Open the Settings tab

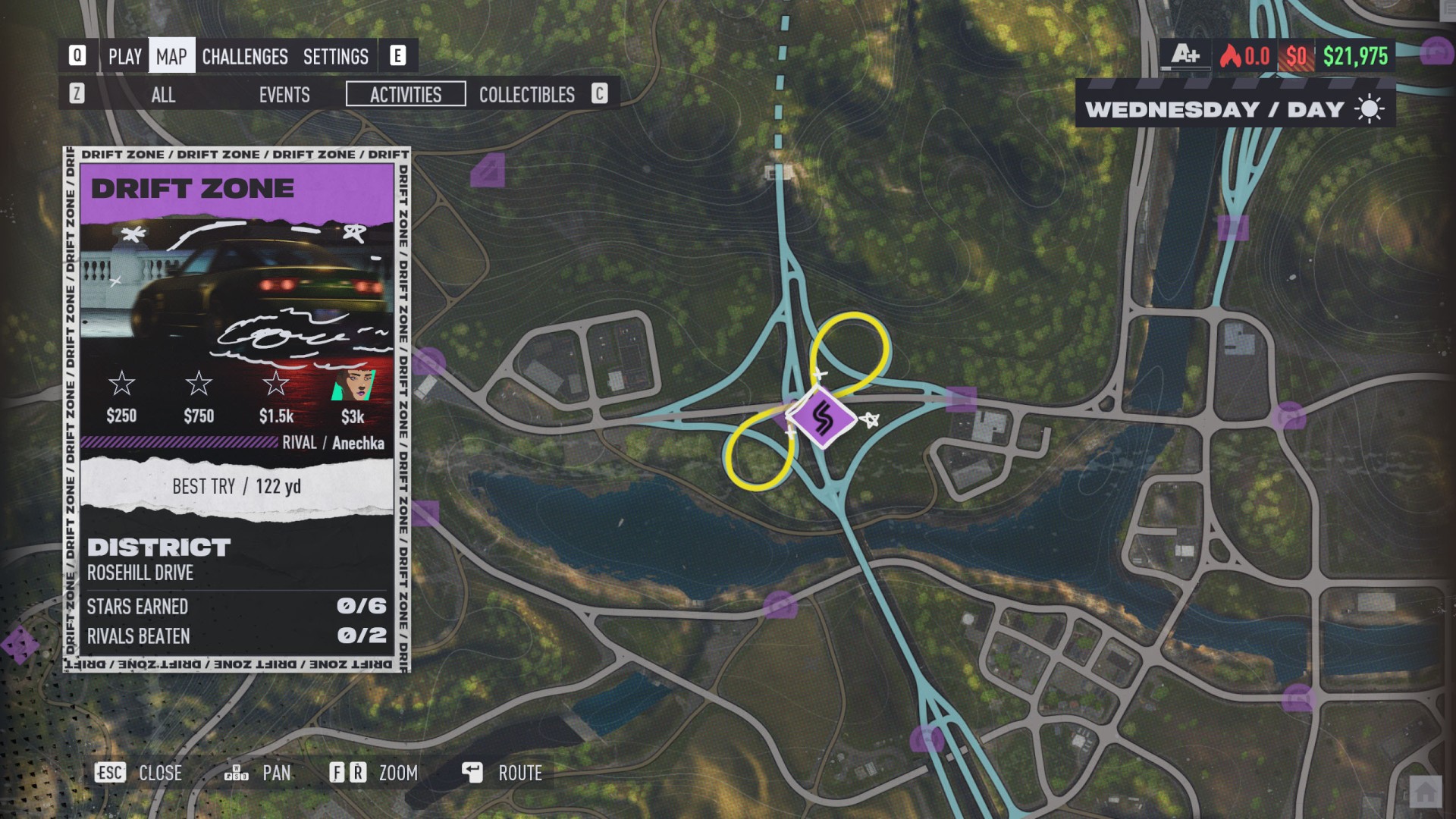click(335, 56)
